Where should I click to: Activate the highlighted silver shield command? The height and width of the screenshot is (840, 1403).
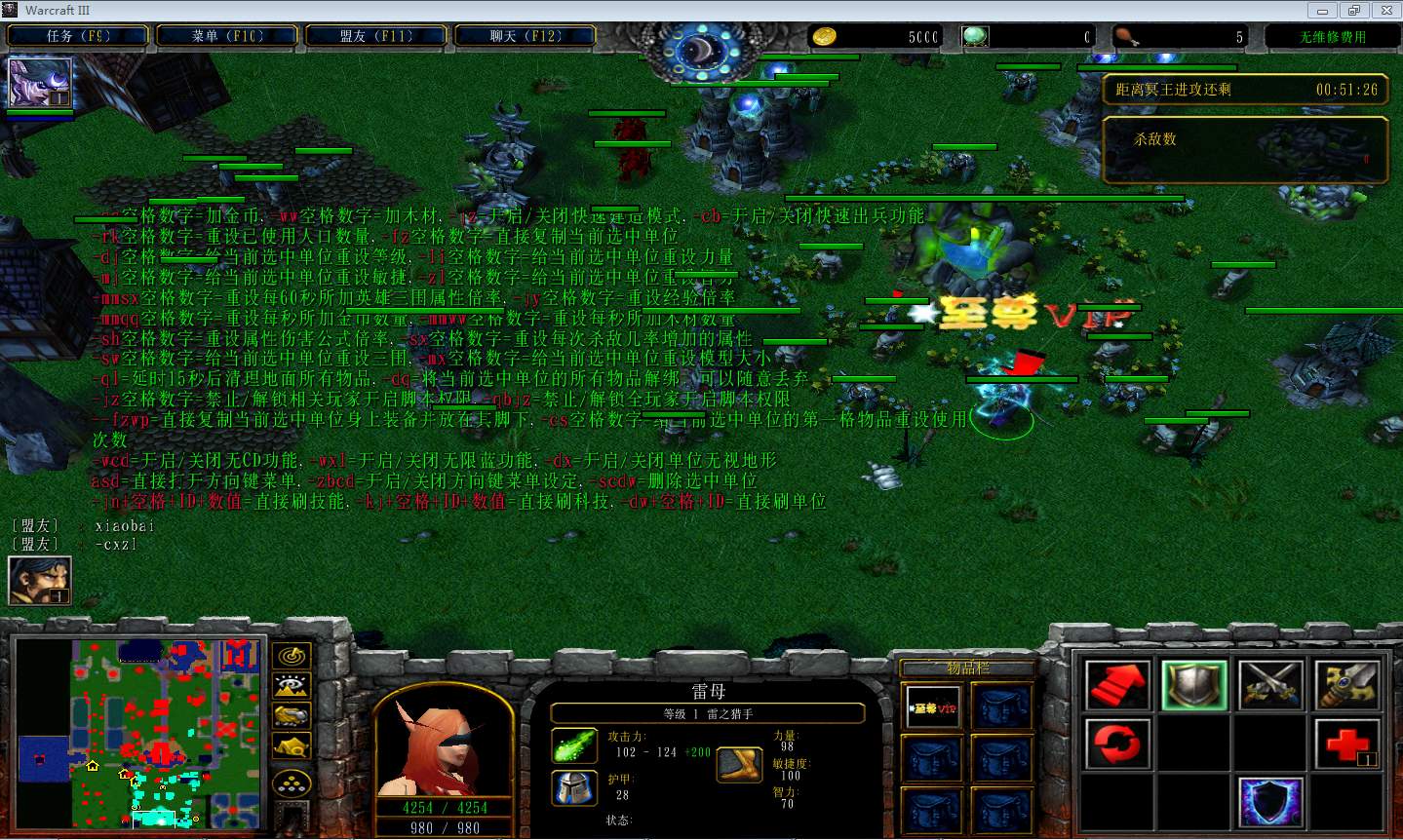tap(1194, 685)
